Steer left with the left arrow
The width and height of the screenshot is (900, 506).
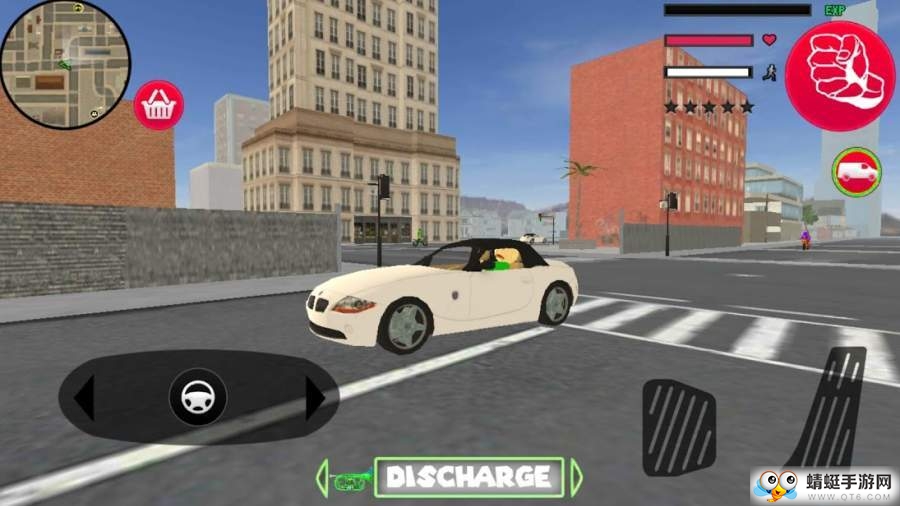(x=84, y=398)
